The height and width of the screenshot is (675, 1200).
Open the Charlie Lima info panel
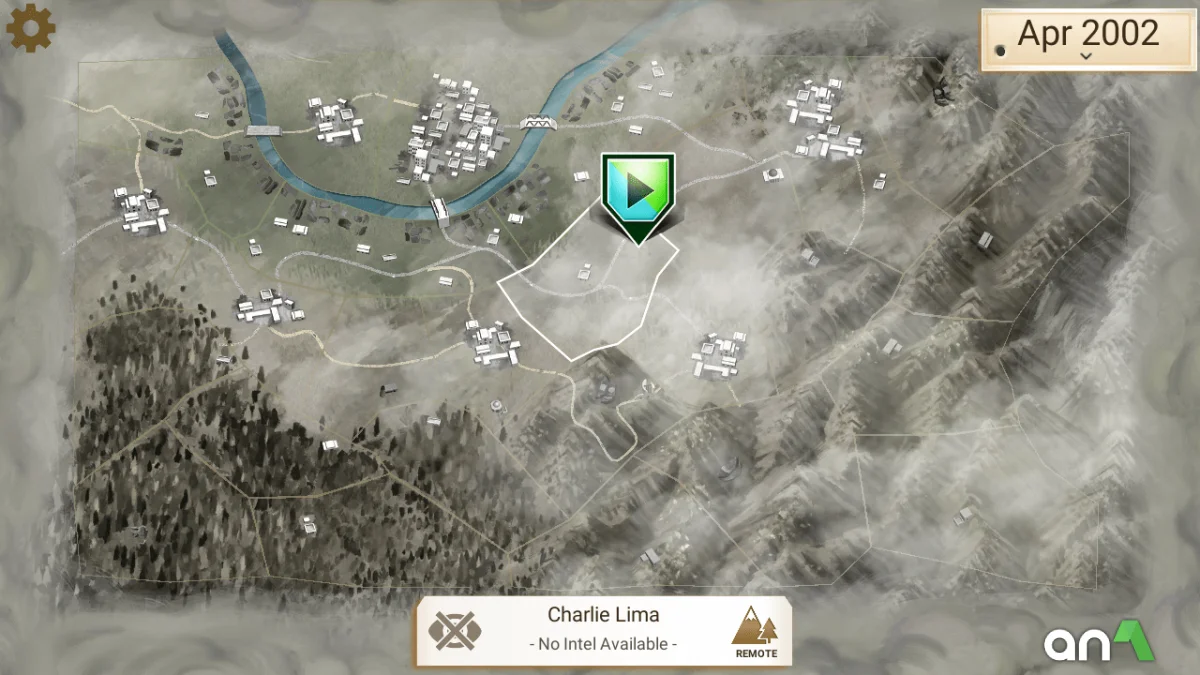(603, 630)
